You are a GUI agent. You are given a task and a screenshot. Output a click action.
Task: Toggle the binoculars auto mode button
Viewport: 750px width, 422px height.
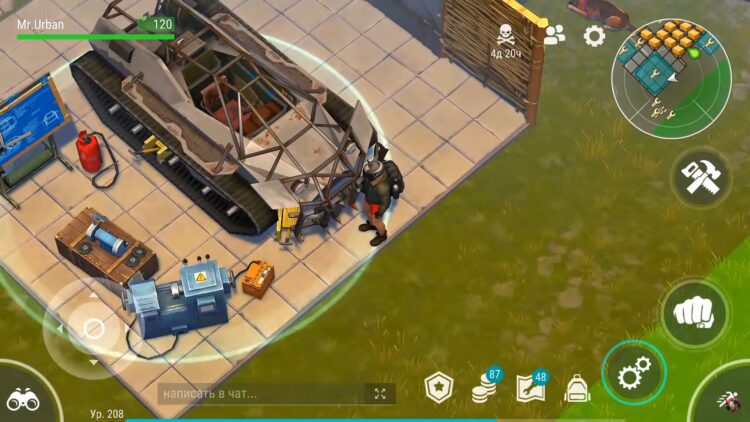23,398
